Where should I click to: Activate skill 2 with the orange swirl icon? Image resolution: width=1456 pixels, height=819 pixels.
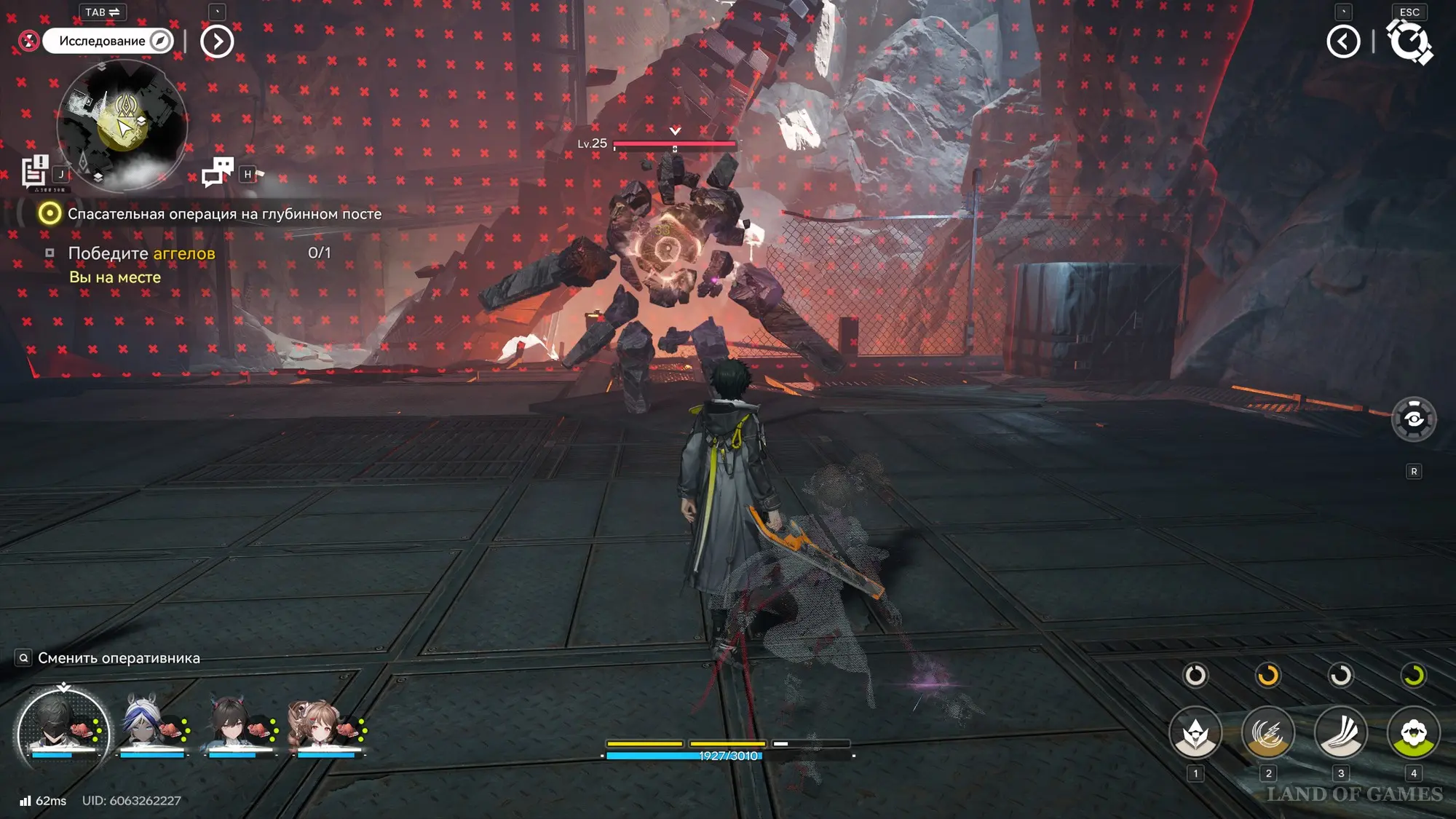pos(1267,734)
